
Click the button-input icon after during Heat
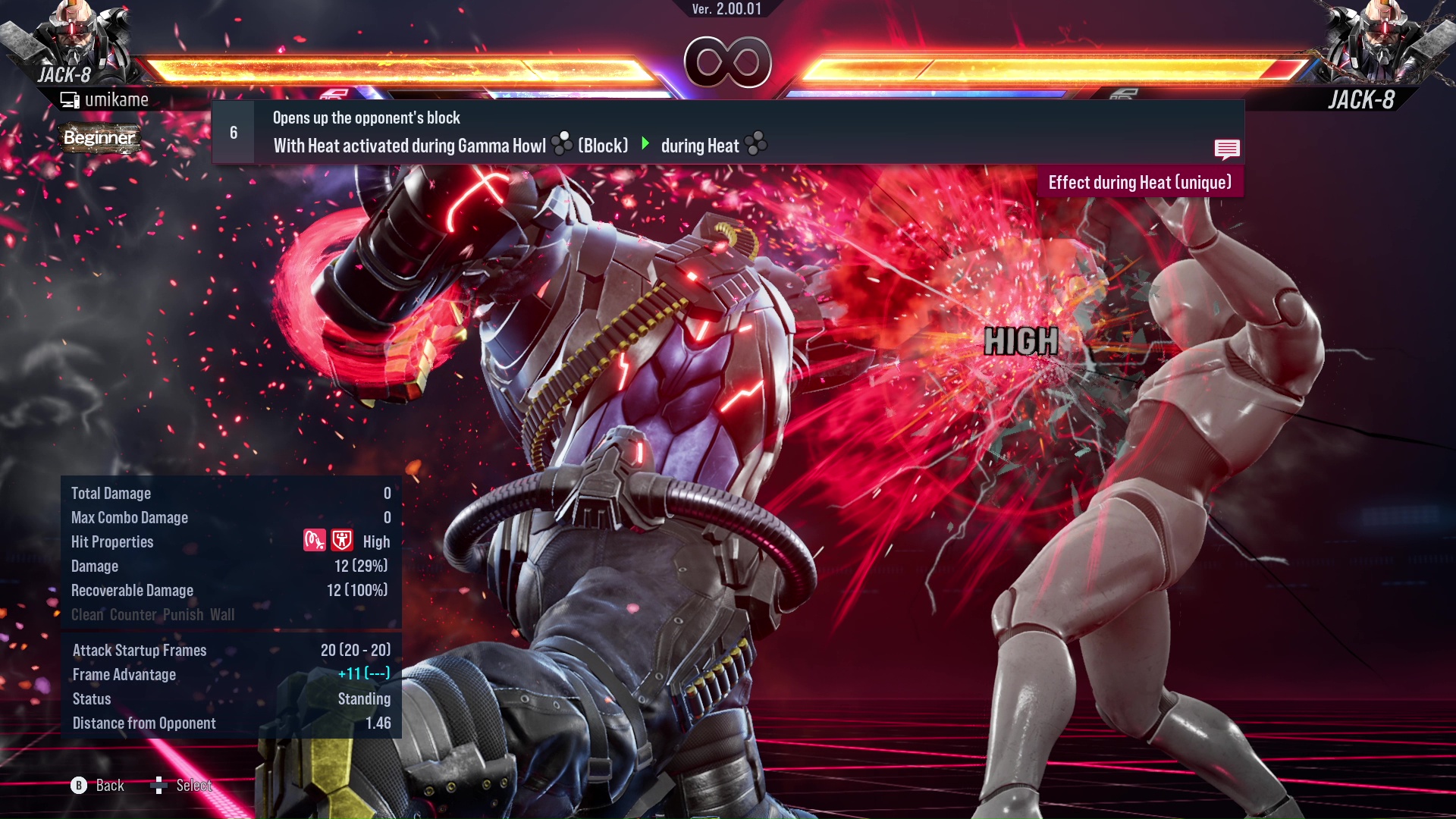756,144
